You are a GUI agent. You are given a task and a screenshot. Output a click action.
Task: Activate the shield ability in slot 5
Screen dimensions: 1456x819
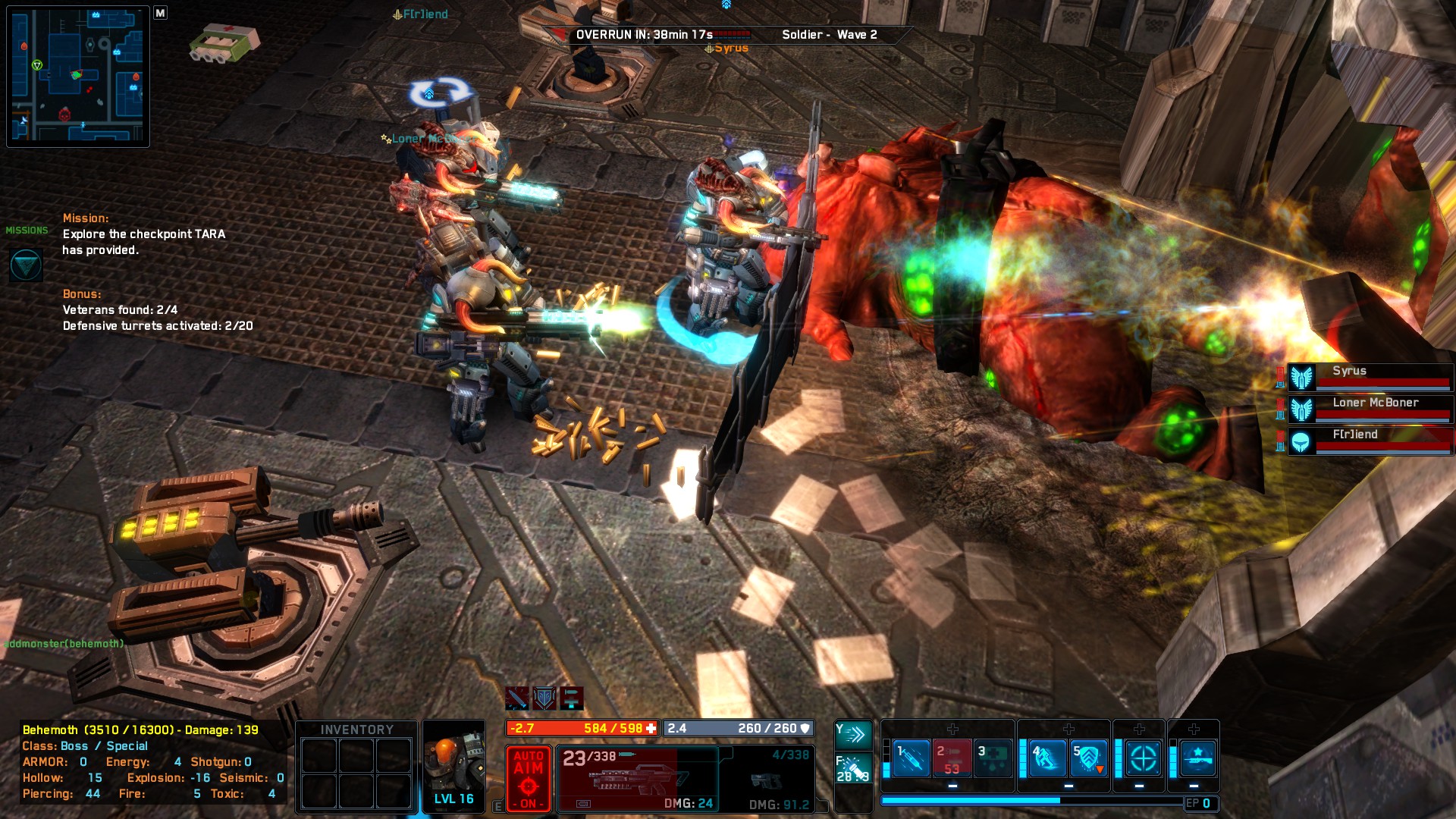tap(1089, 758)
